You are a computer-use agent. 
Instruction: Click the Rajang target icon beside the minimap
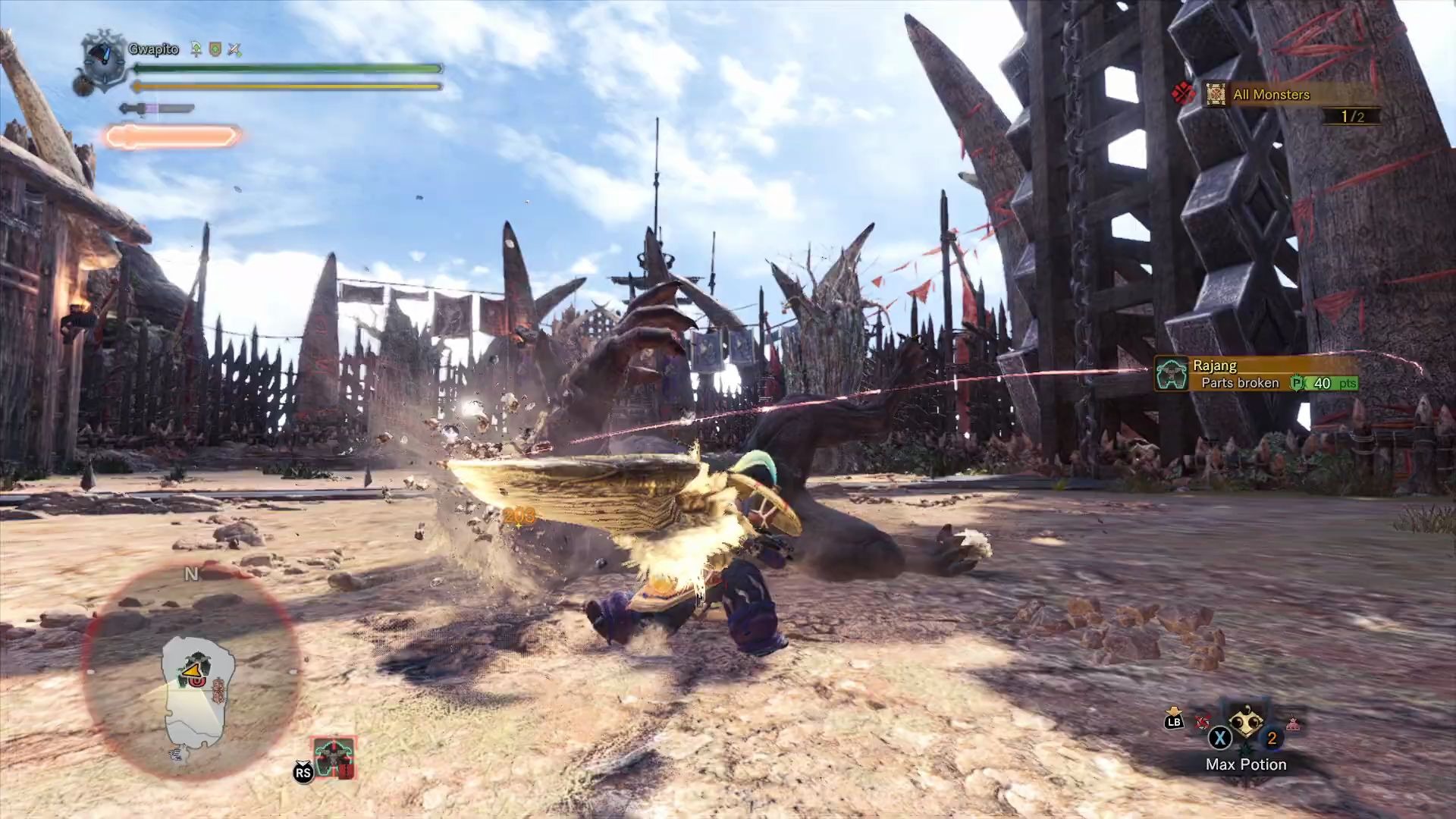(333, 757)
